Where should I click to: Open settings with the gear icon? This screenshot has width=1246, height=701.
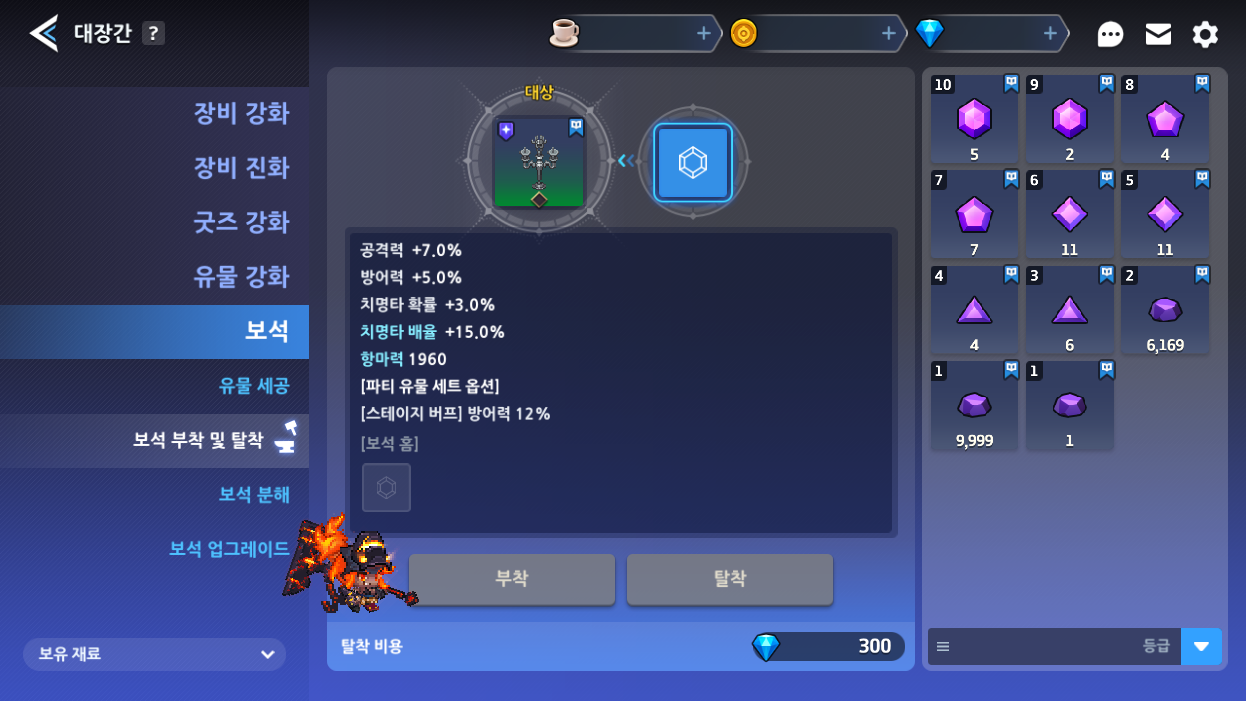(x=1205, y=35)
